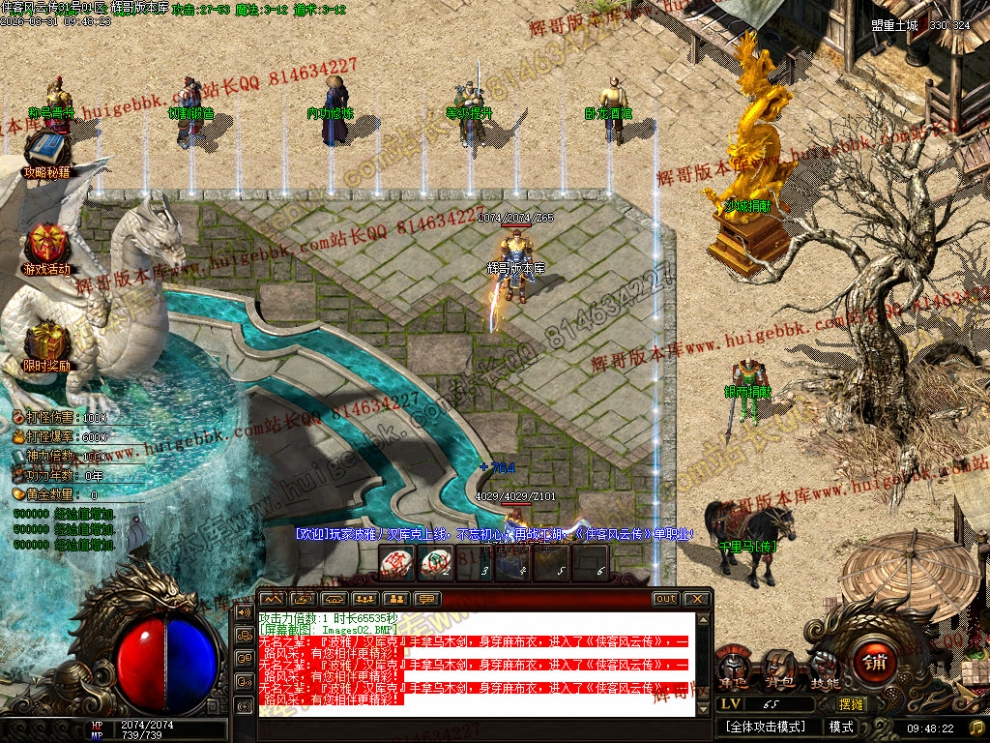Image resolution: width=990 pixels, height=743 pixels.
Task: Click the 模式 attack mode button
Action: pyautogui.click(x=841, y=727)
